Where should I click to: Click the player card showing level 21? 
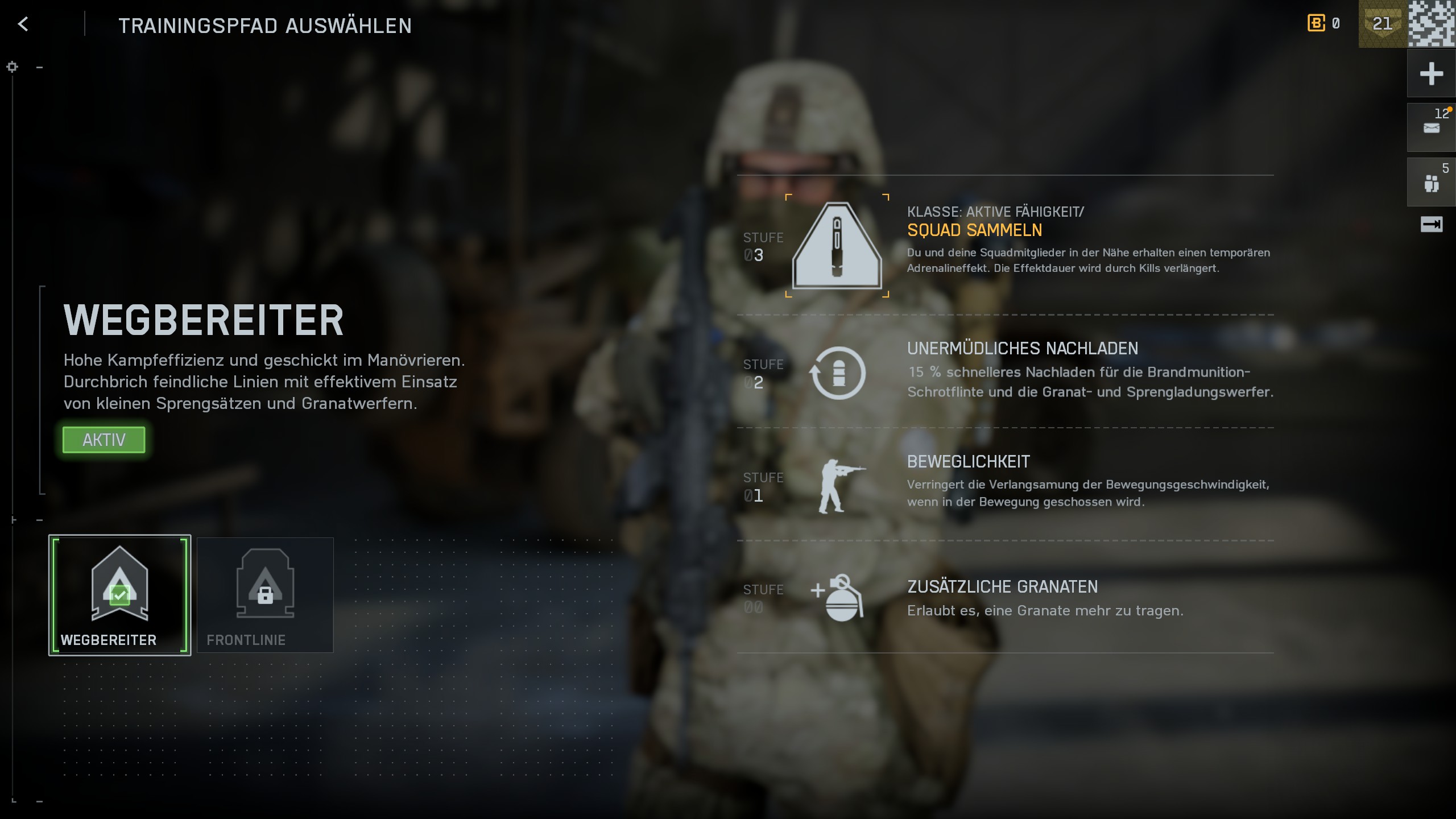click(x=1382, y=23)
